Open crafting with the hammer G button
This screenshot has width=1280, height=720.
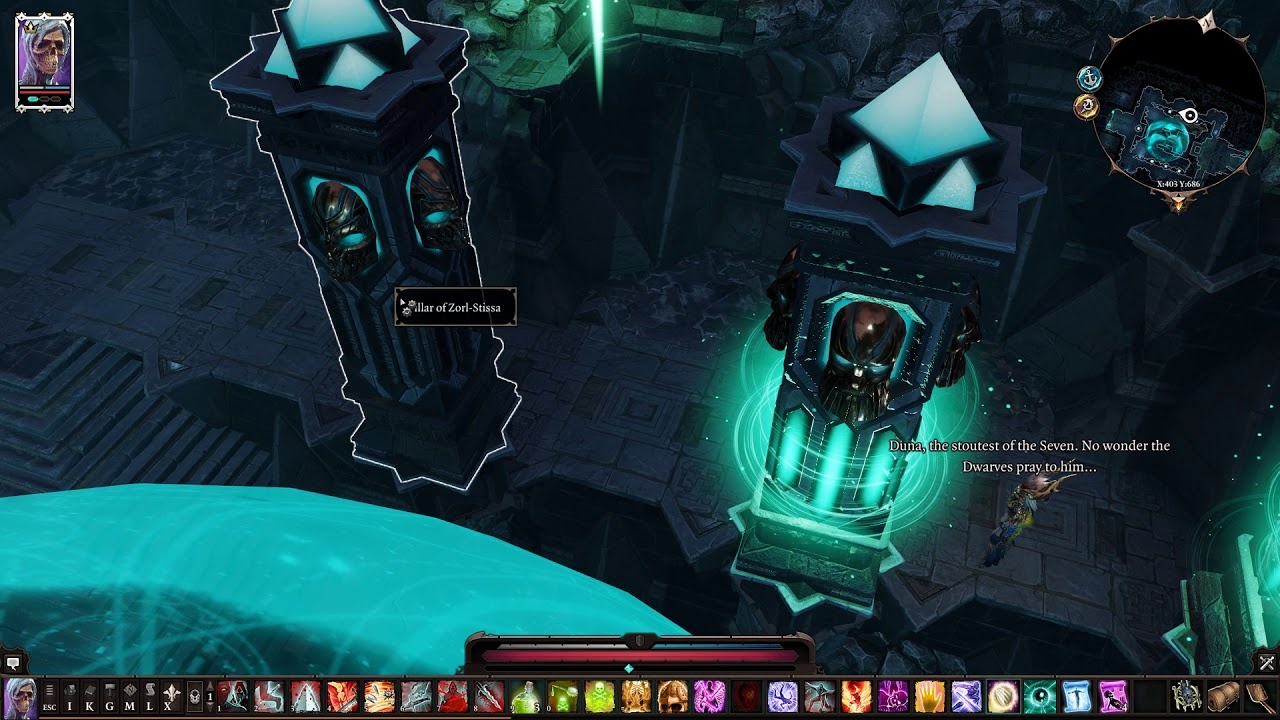pyautogui.click(x=109, y=696)
